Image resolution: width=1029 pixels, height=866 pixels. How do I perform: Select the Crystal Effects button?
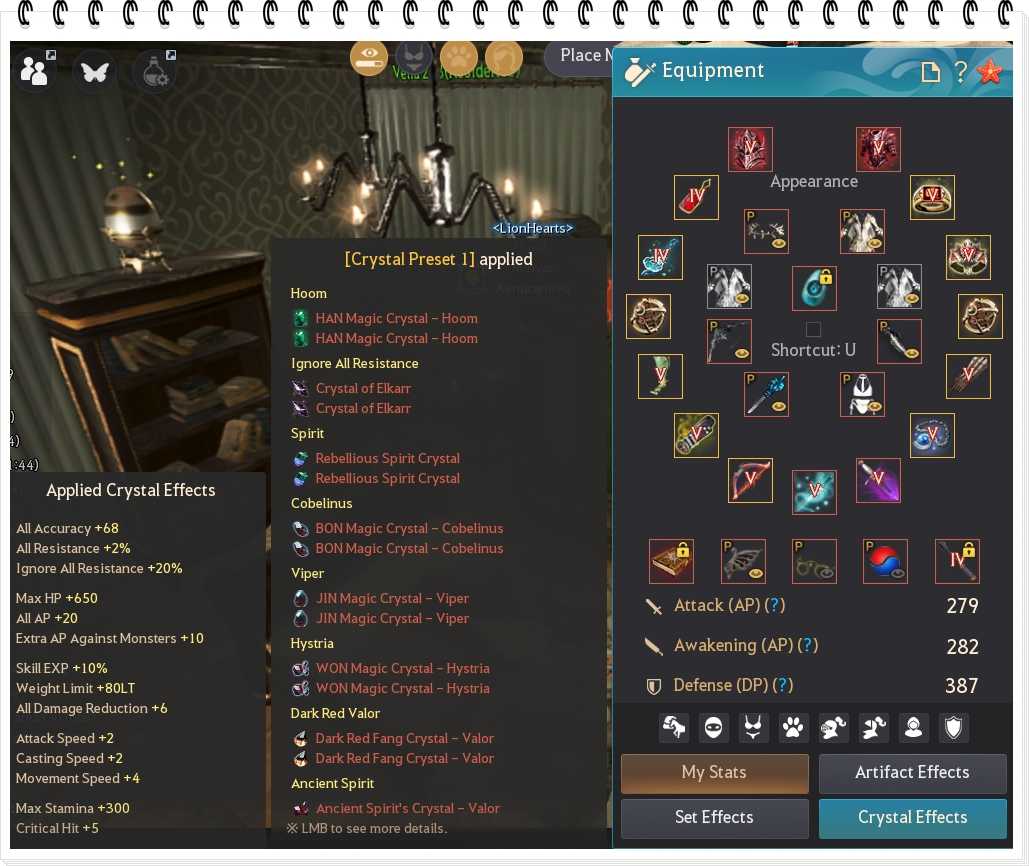[912, 818]
